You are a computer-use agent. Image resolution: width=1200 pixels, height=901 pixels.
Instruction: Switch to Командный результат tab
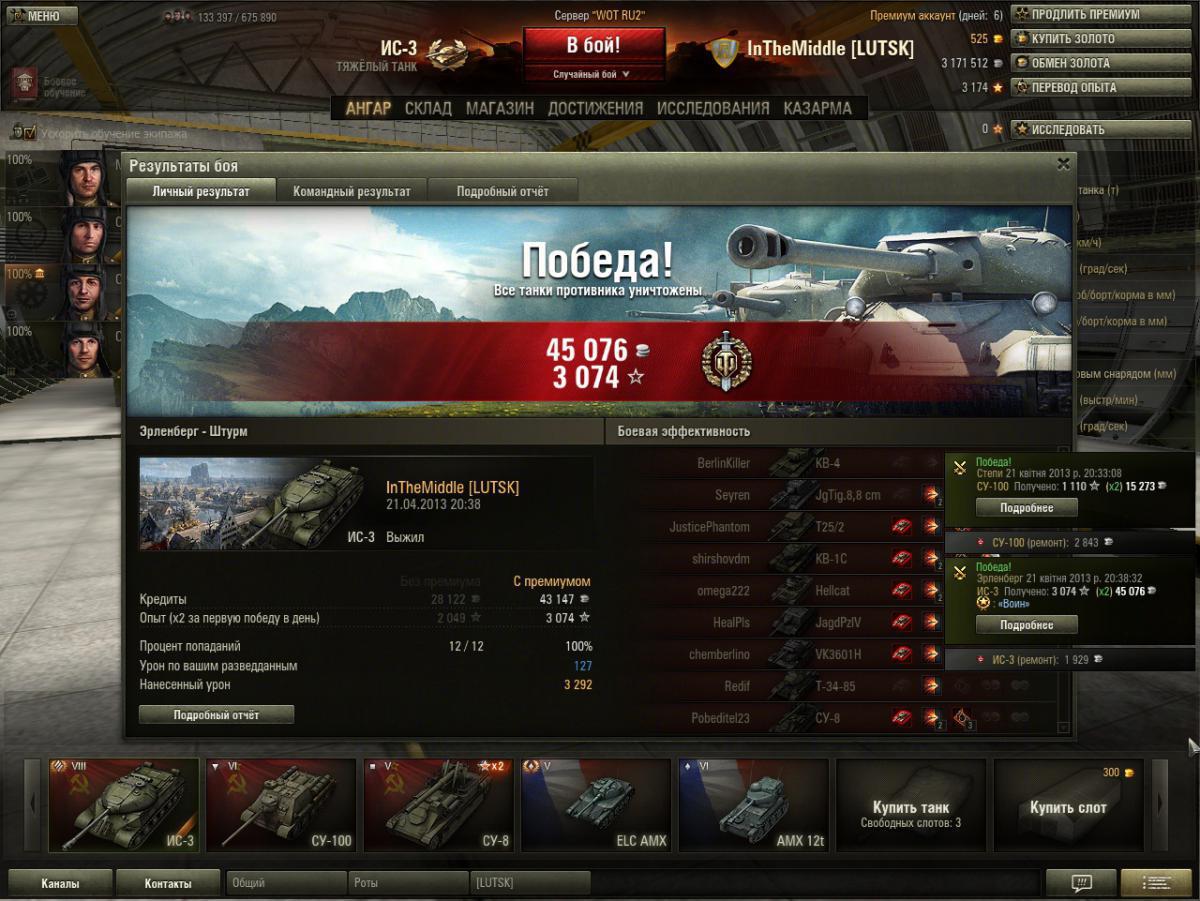click(x=351, y=191)
